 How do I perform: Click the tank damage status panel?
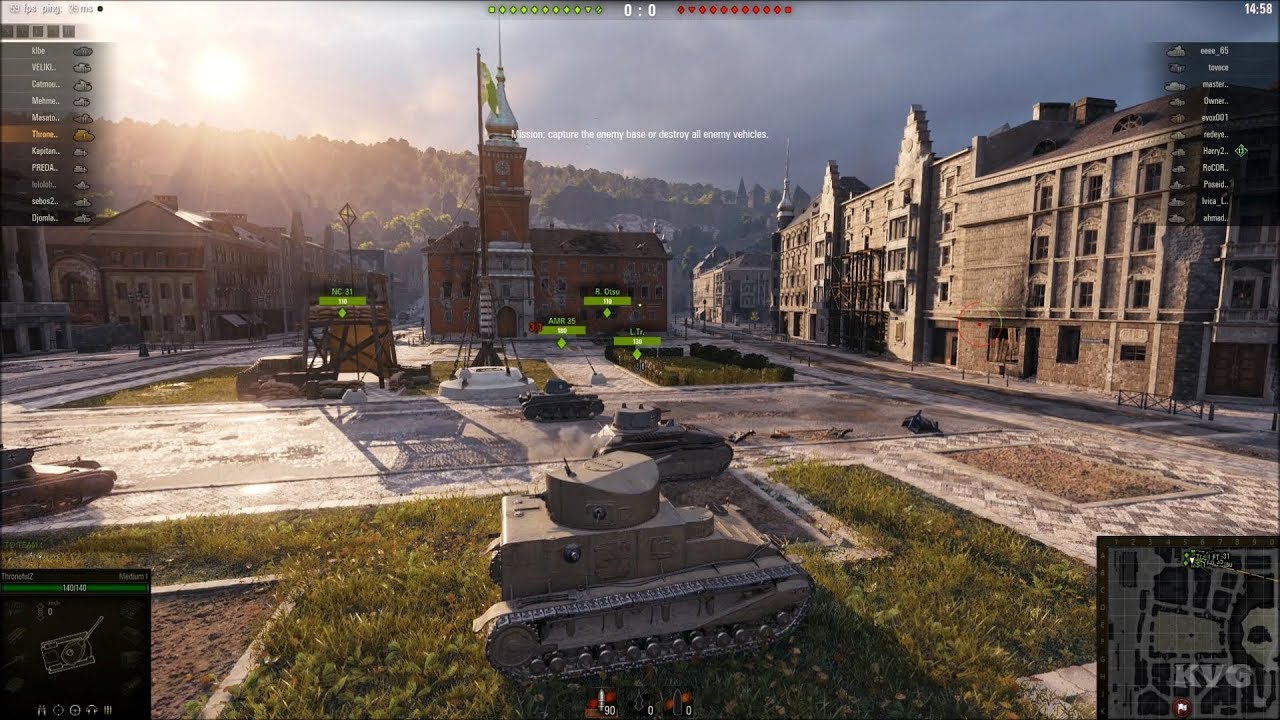pyautogui.click(x=75, y=647)
